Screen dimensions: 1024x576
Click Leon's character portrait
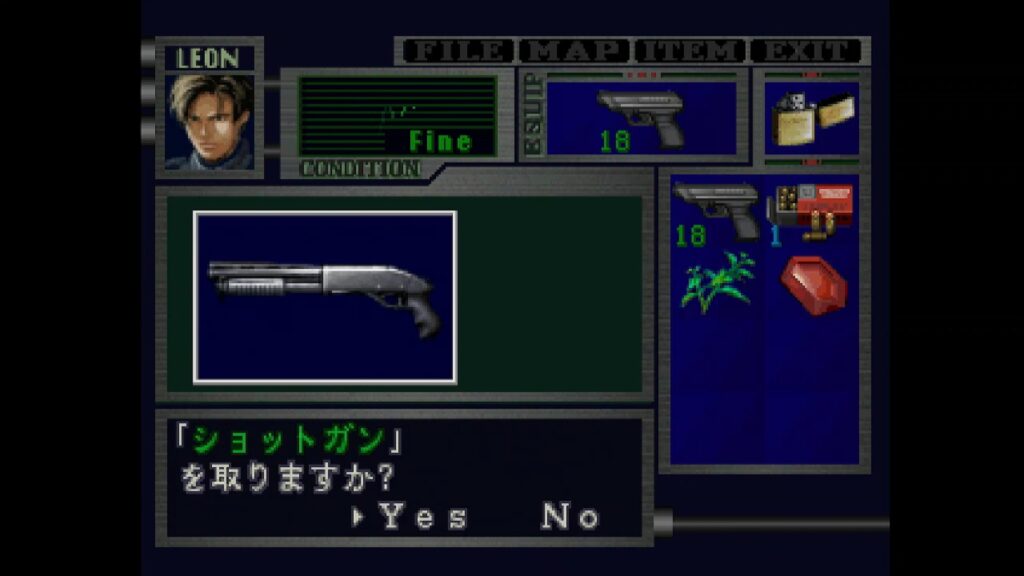(x=209, y=121)
